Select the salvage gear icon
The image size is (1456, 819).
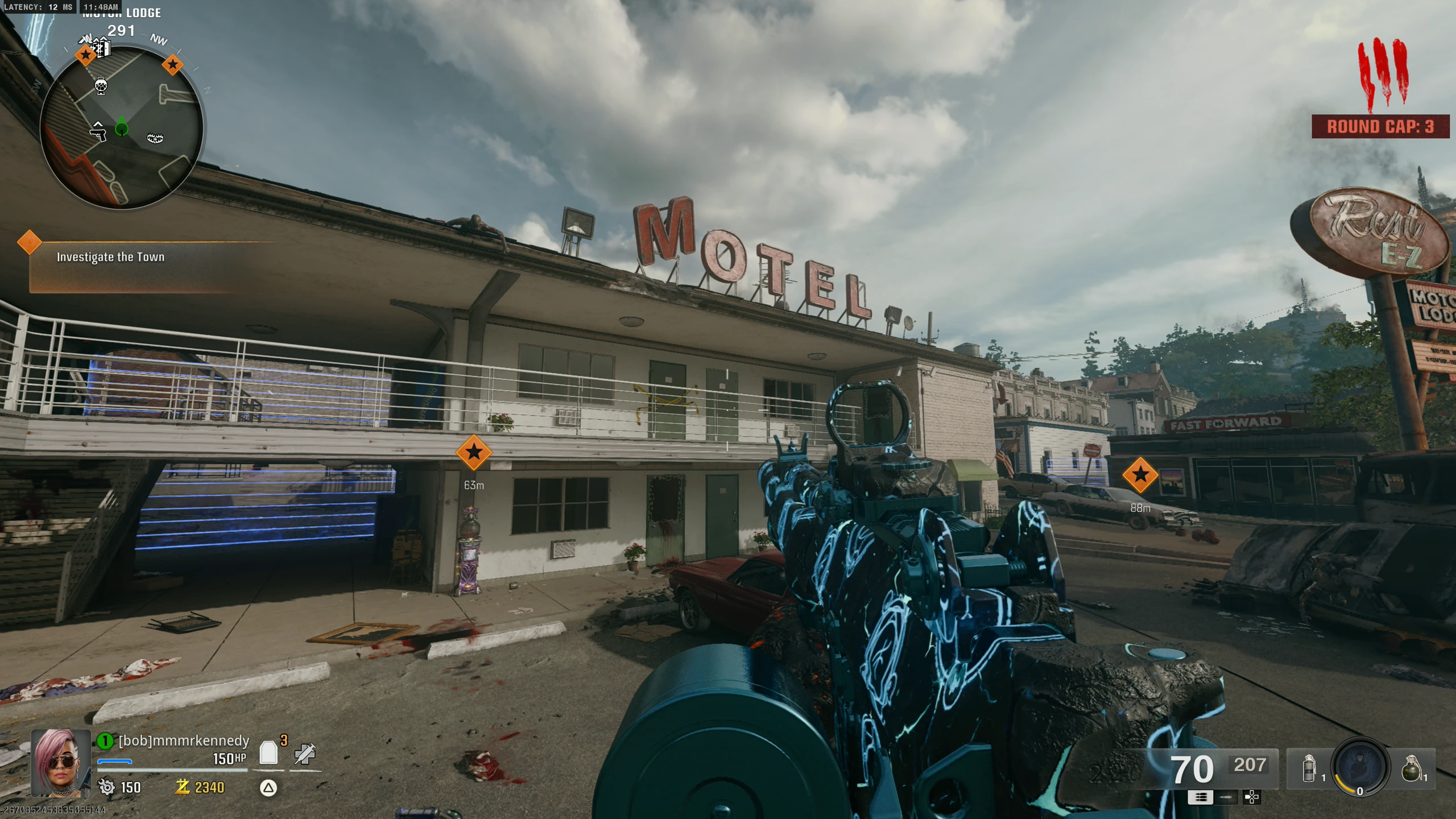(x=106, y=787)
